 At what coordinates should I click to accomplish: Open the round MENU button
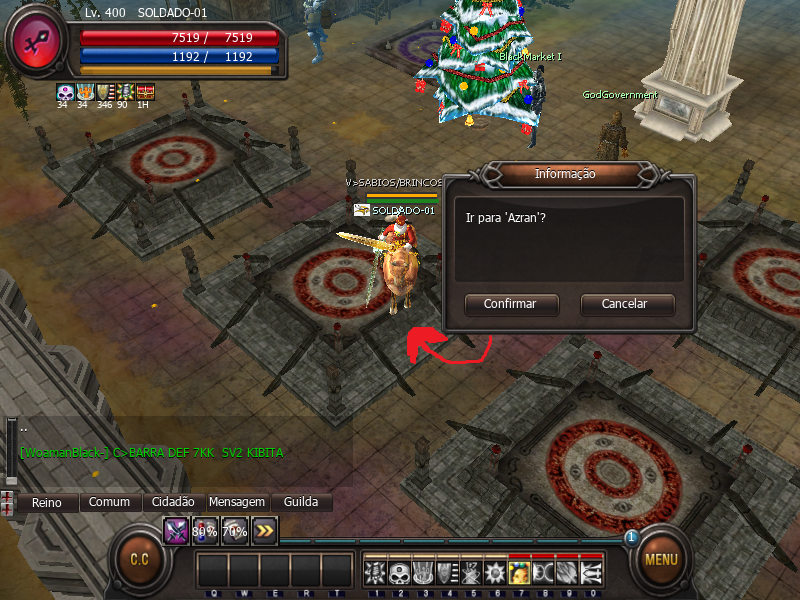(661, 559)
